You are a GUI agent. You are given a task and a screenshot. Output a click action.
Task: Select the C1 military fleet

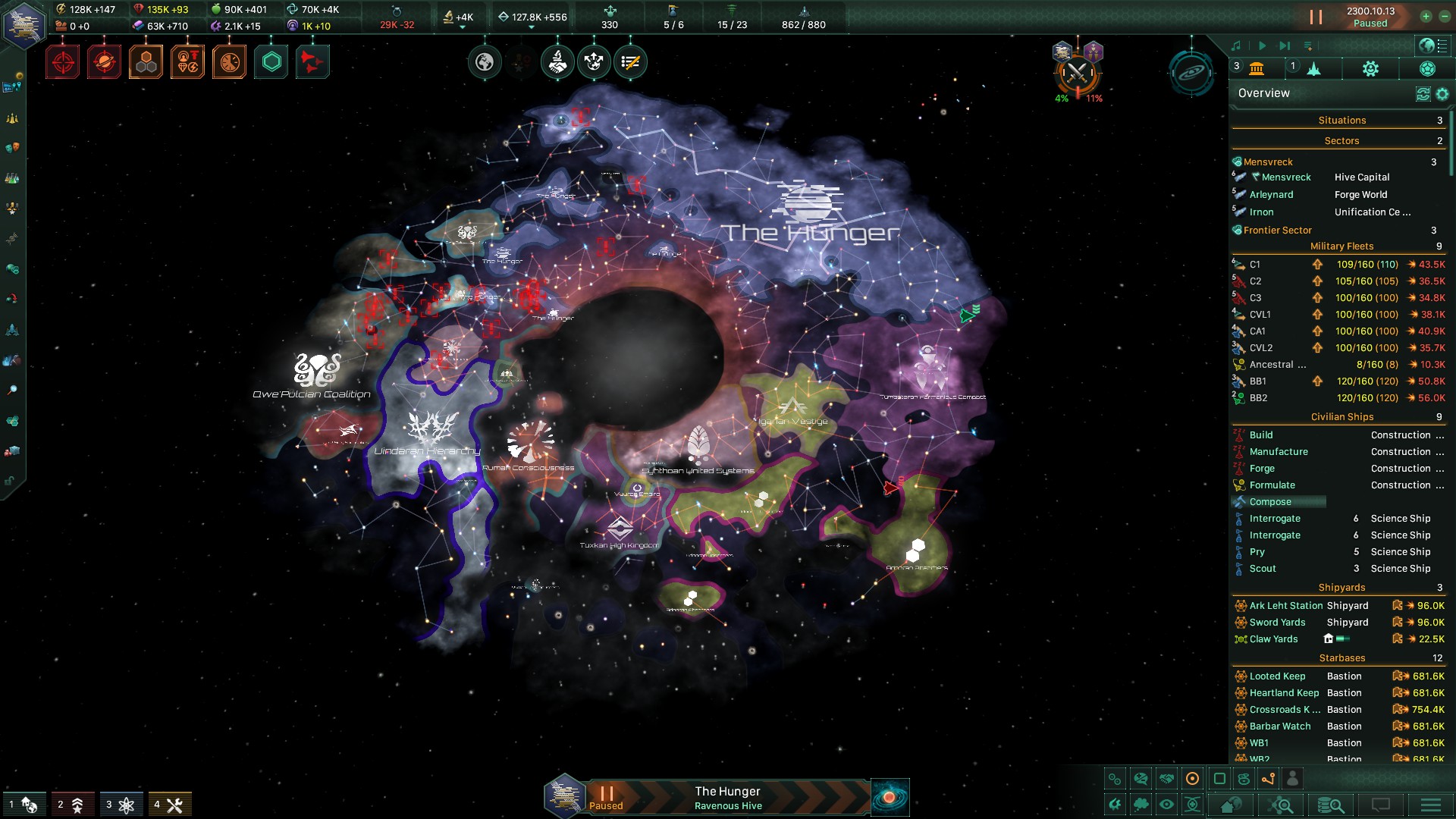point(1255,265)
